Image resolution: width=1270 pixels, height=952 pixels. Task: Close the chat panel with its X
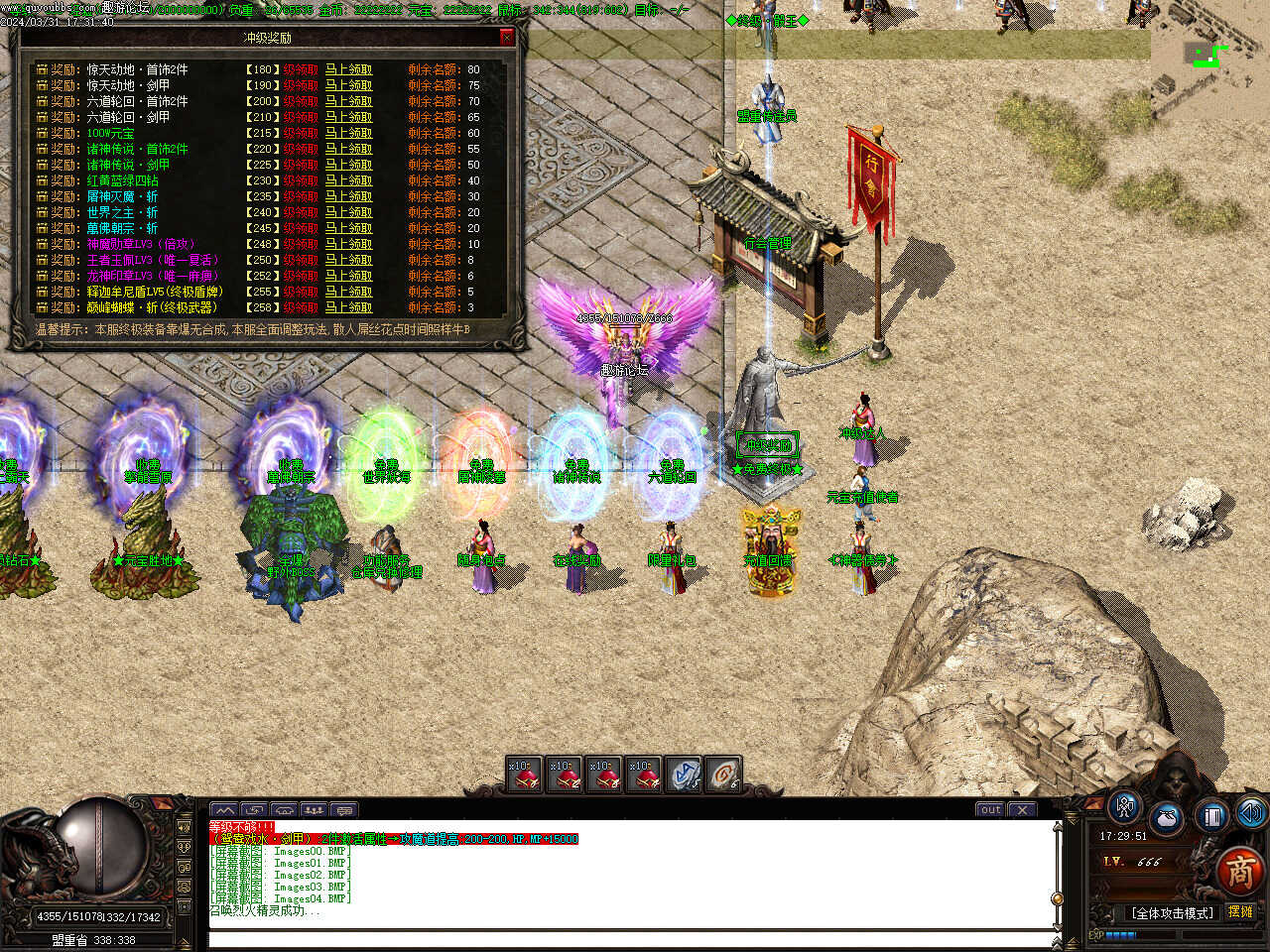1023,809
